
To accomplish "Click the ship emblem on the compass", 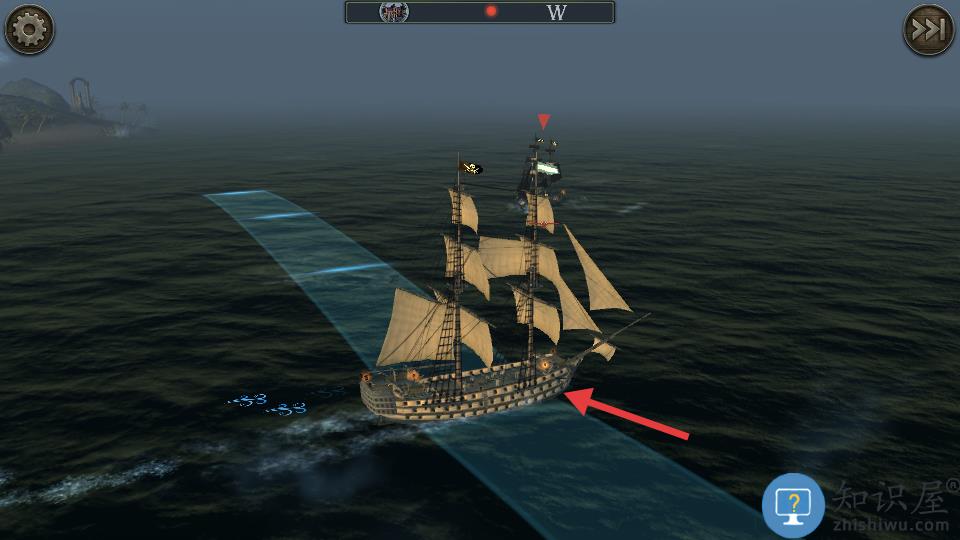I will tap(394, 12).
